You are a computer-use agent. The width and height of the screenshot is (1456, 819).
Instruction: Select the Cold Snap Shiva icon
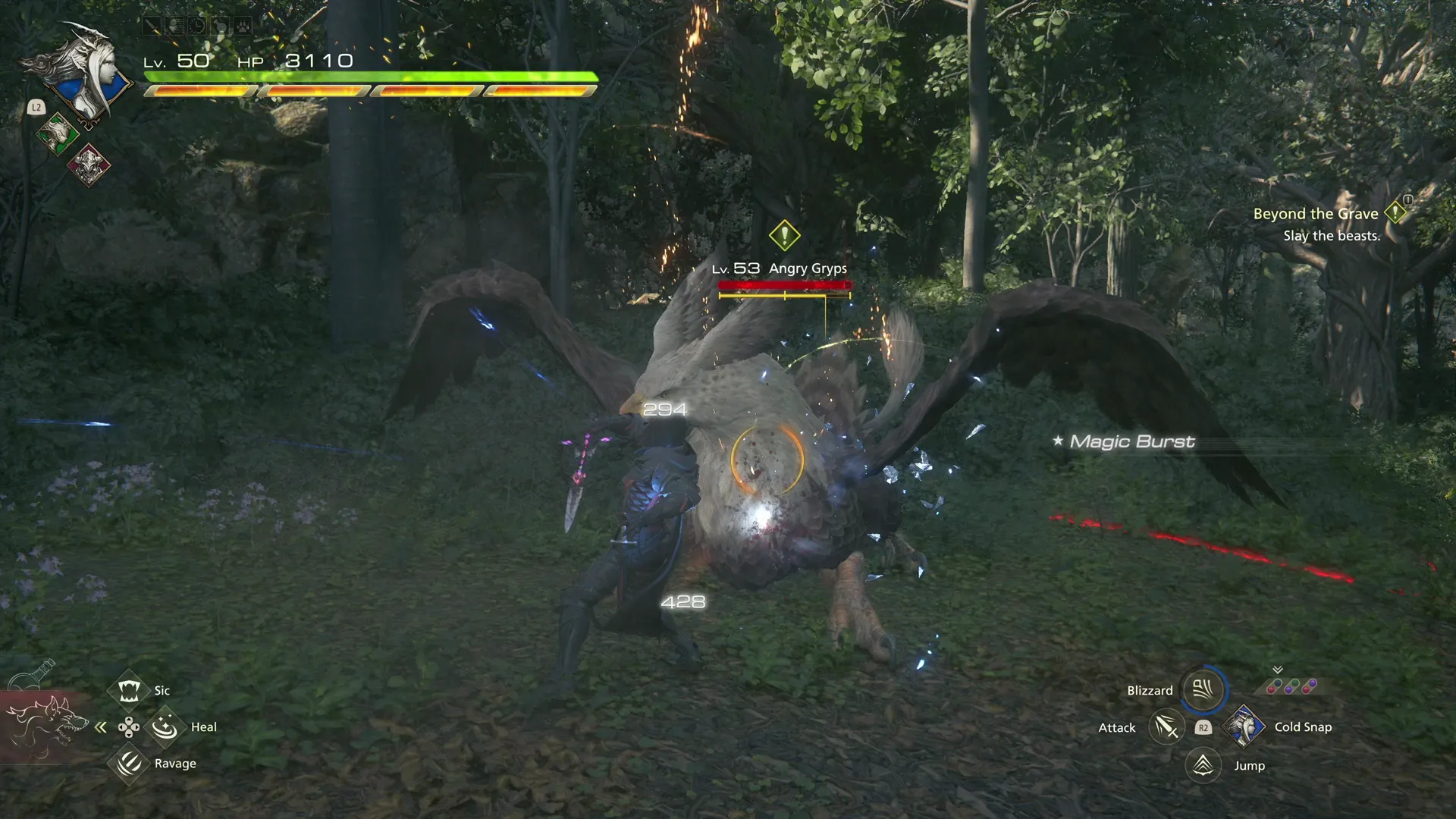(x=1244, y=726)
